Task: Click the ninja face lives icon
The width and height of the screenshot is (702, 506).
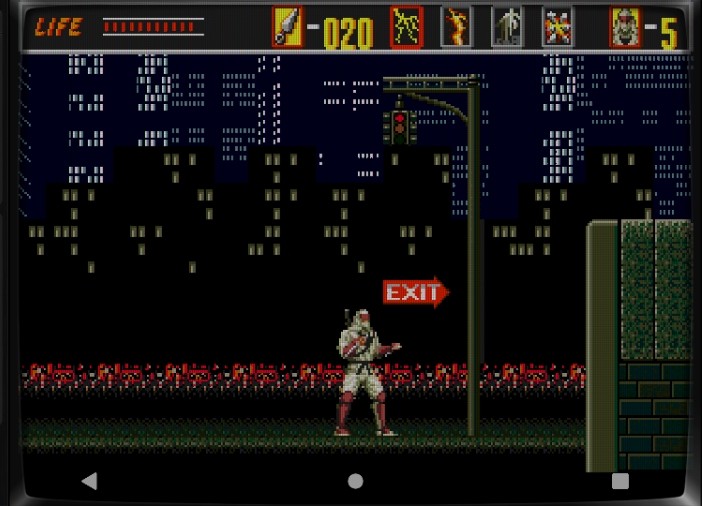Action: click(x=625, y=27)
